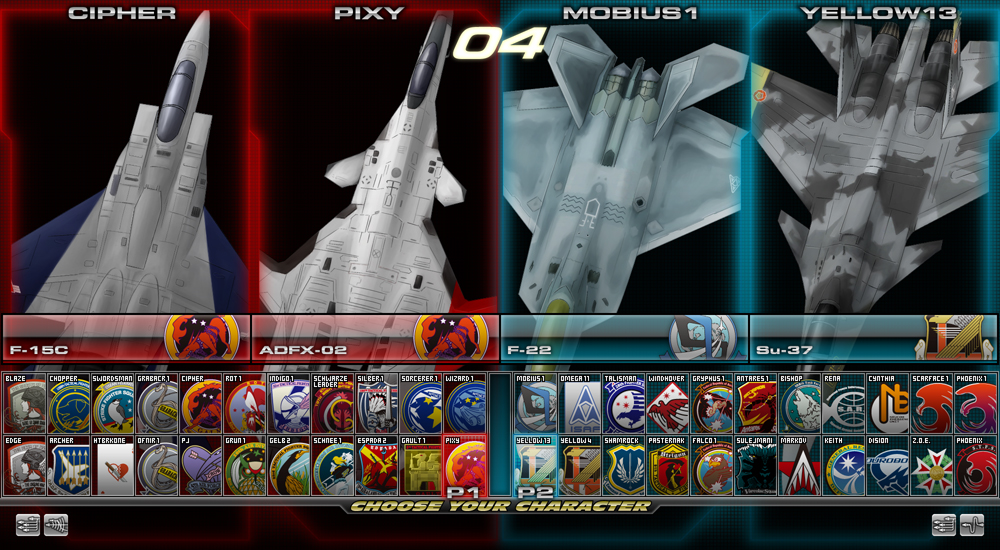
Task: Select the Omega 11 ISAF emblem
Action: tap(580, 403)
